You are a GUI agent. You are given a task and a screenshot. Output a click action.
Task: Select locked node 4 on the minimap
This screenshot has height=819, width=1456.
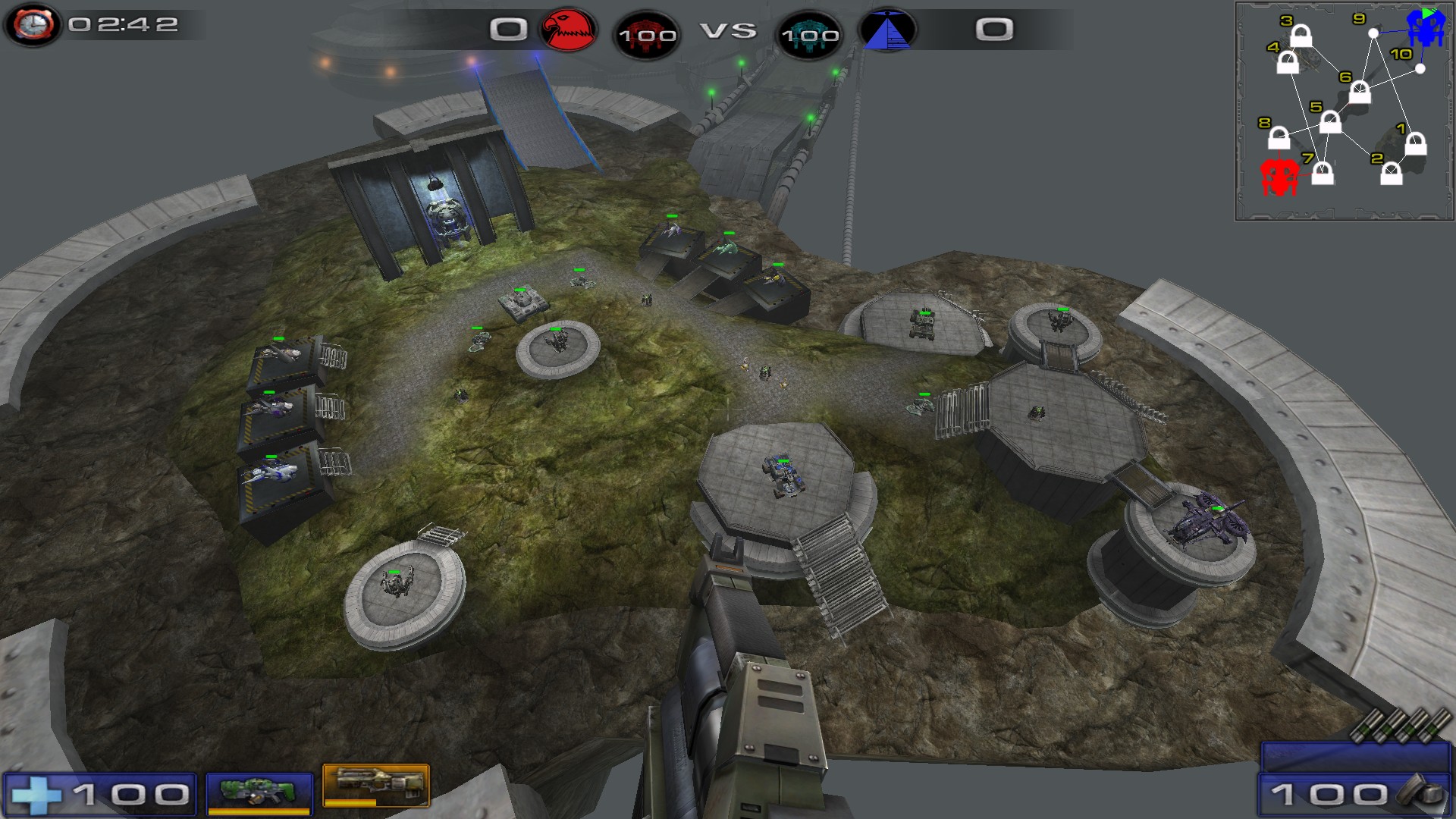tap(1288, 62)
